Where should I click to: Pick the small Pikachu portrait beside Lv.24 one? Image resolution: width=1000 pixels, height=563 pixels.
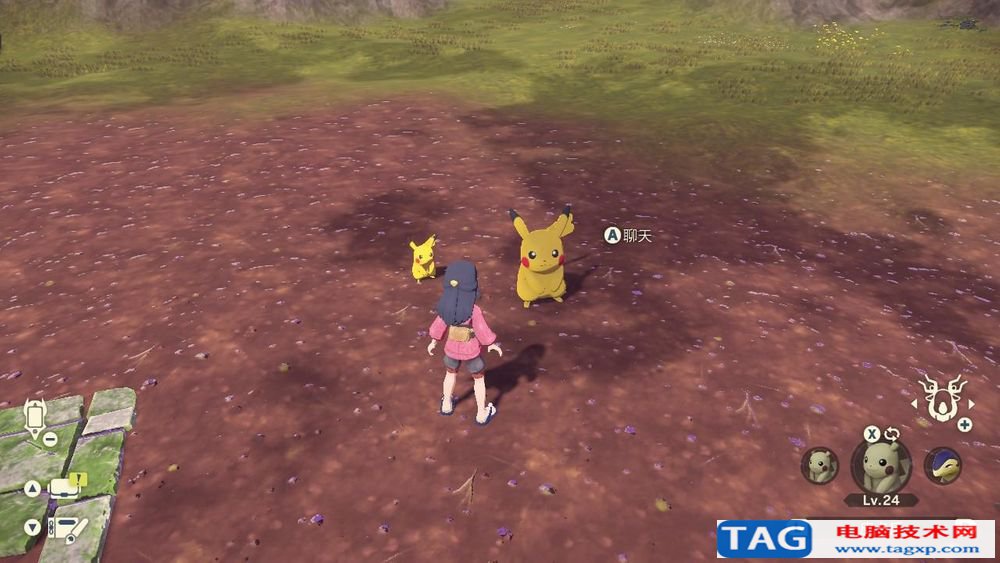click(x=820, y=465)
